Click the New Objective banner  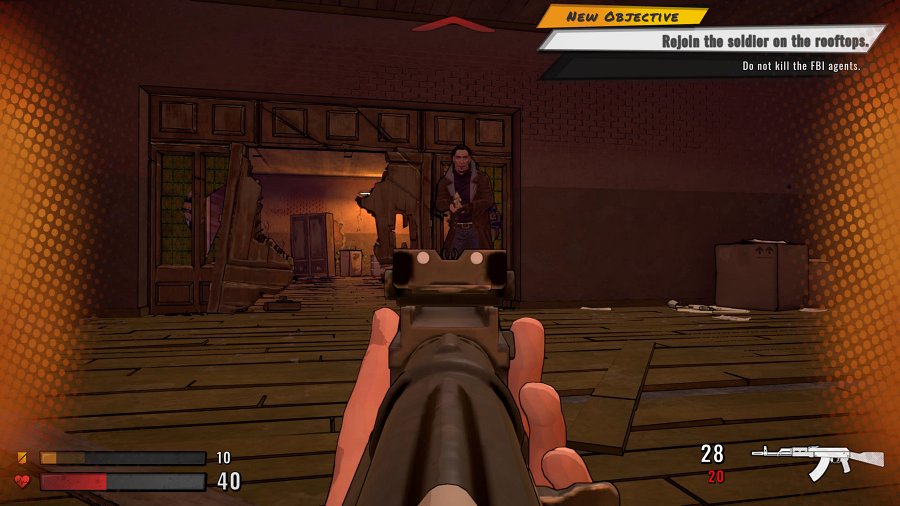622,17
